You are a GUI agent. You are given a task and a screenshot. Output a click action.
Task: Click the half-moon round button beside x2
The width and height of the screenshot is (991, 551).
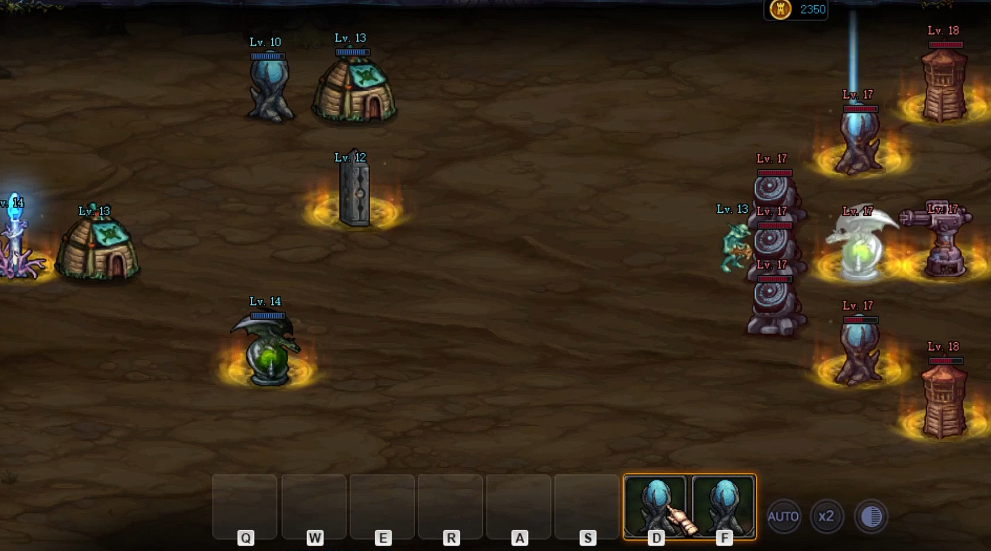pos(871,516)
